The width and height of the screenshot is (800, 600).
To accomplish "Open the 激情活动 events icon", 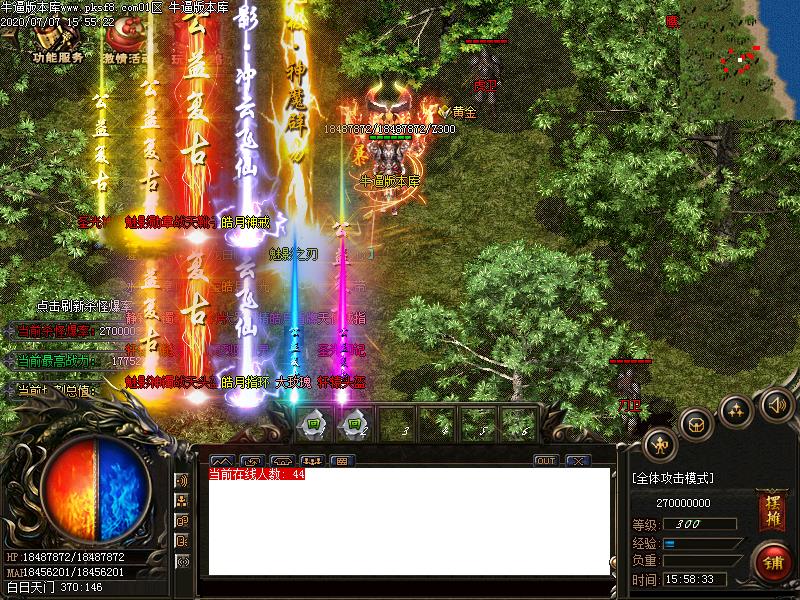I will pyautogui.click(x=125, y=42).
